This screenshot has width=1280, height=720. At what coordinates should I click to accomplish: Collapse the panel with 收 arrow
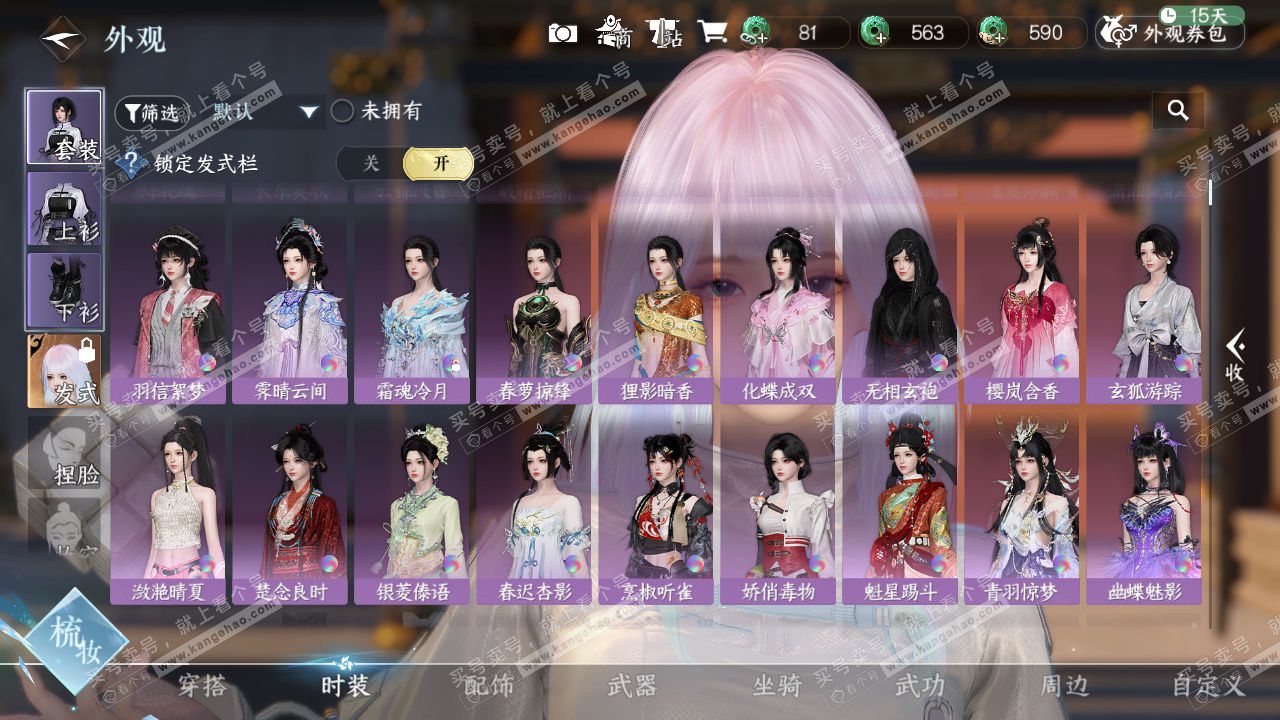point(1235,356)
